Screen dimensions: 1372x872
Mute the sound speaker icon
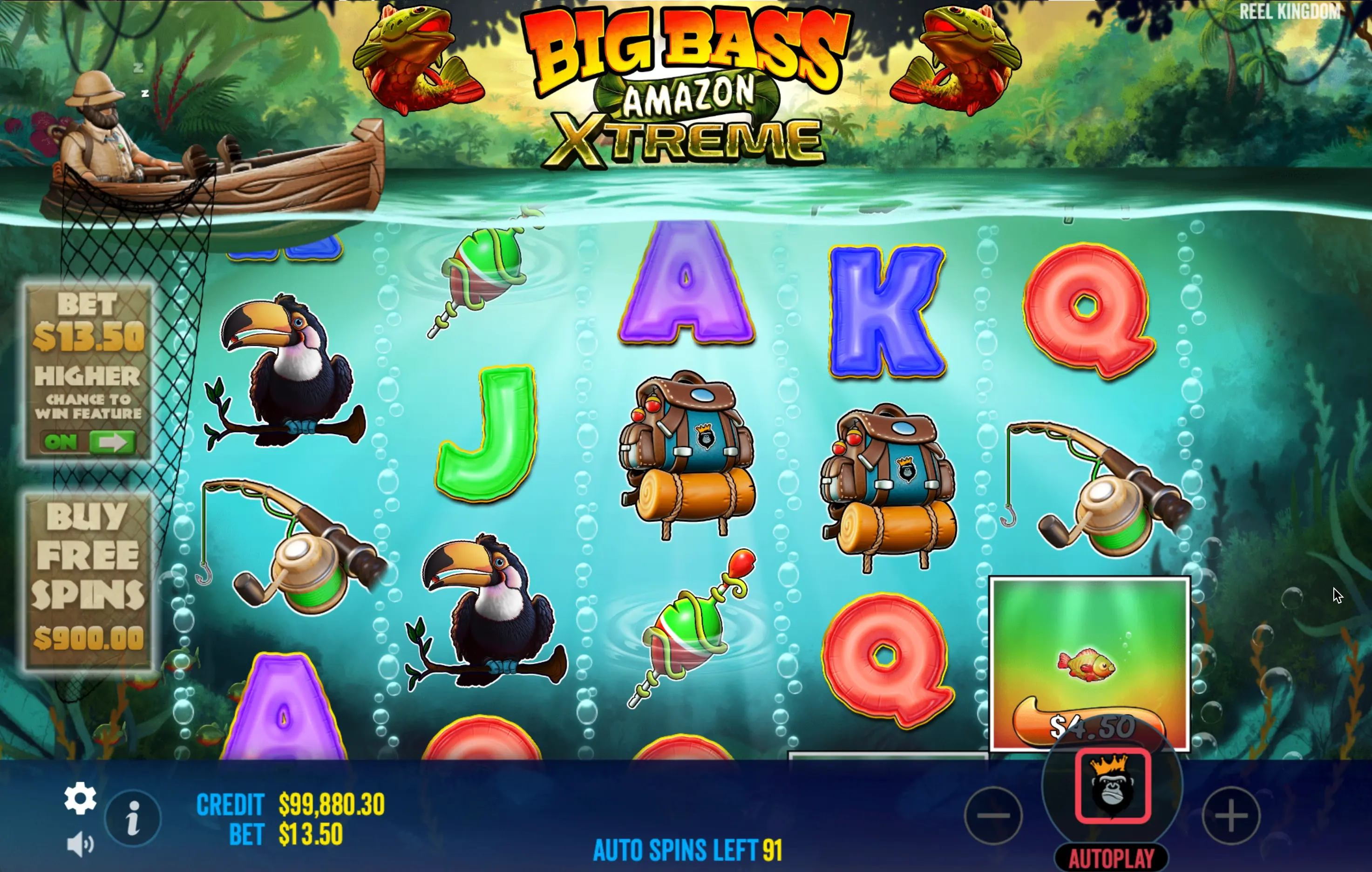pos(80,844)
